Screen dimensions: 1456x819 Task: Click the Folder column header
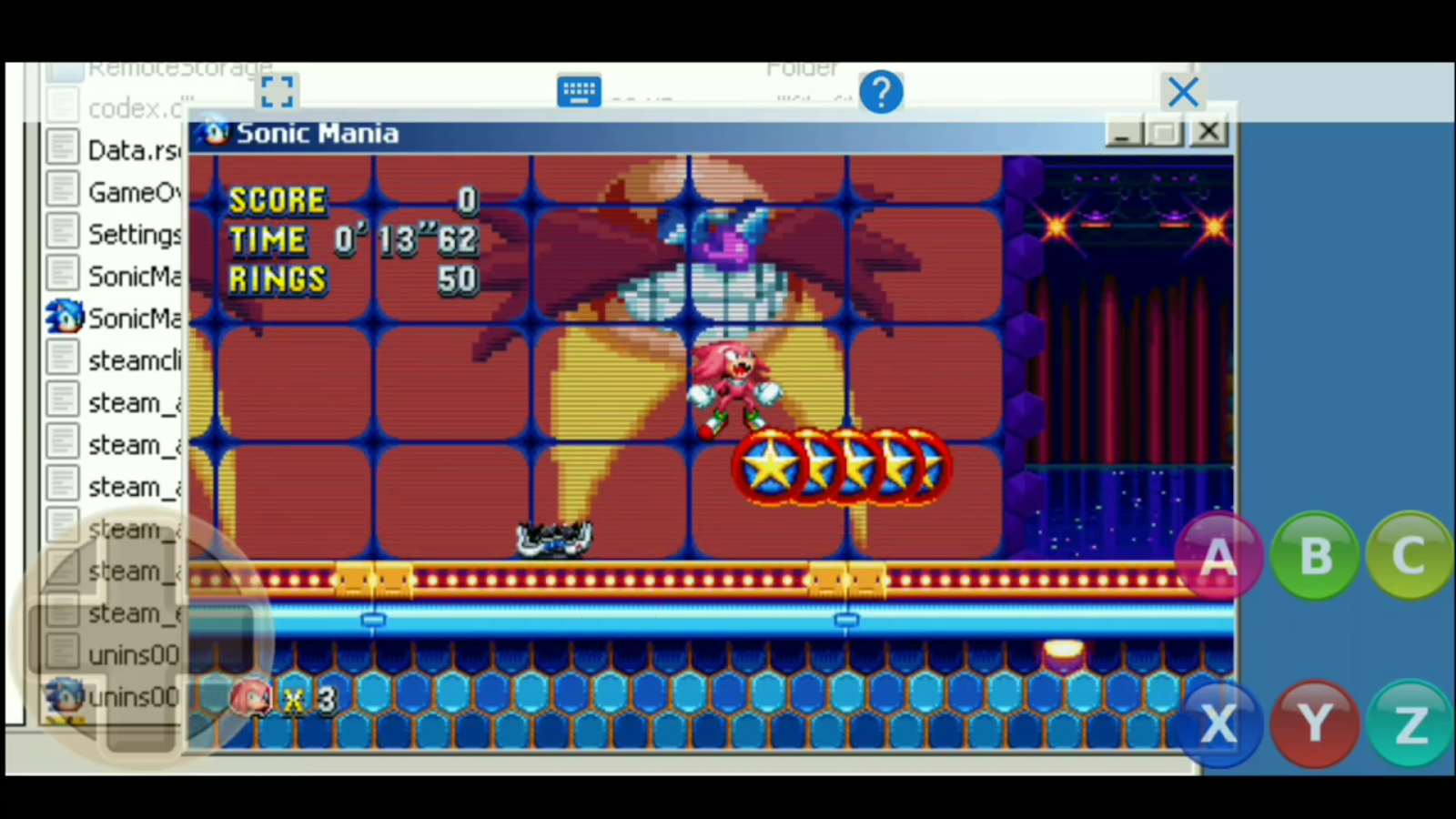[x=803, y=67]
